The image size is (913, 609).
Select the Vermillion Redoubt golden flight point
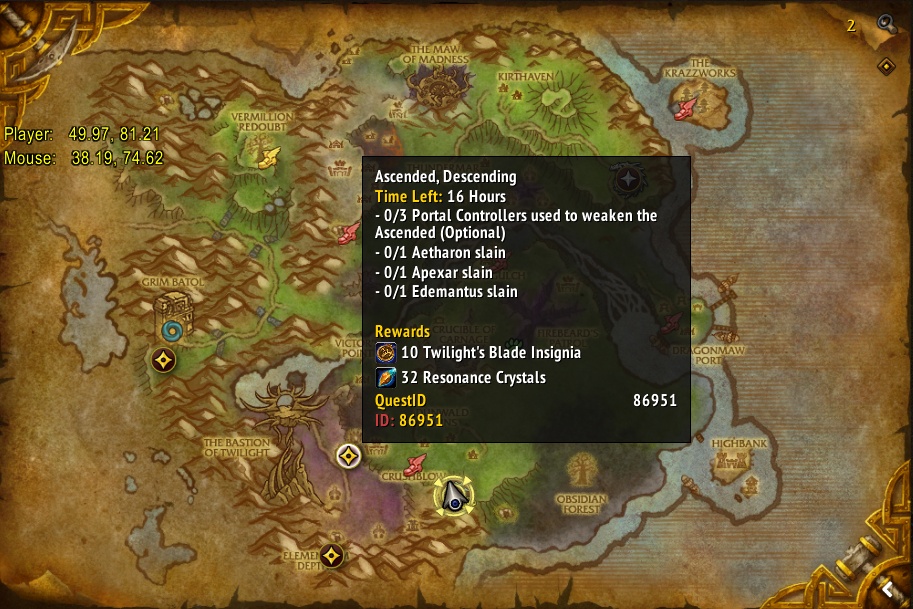click(269, 156)
